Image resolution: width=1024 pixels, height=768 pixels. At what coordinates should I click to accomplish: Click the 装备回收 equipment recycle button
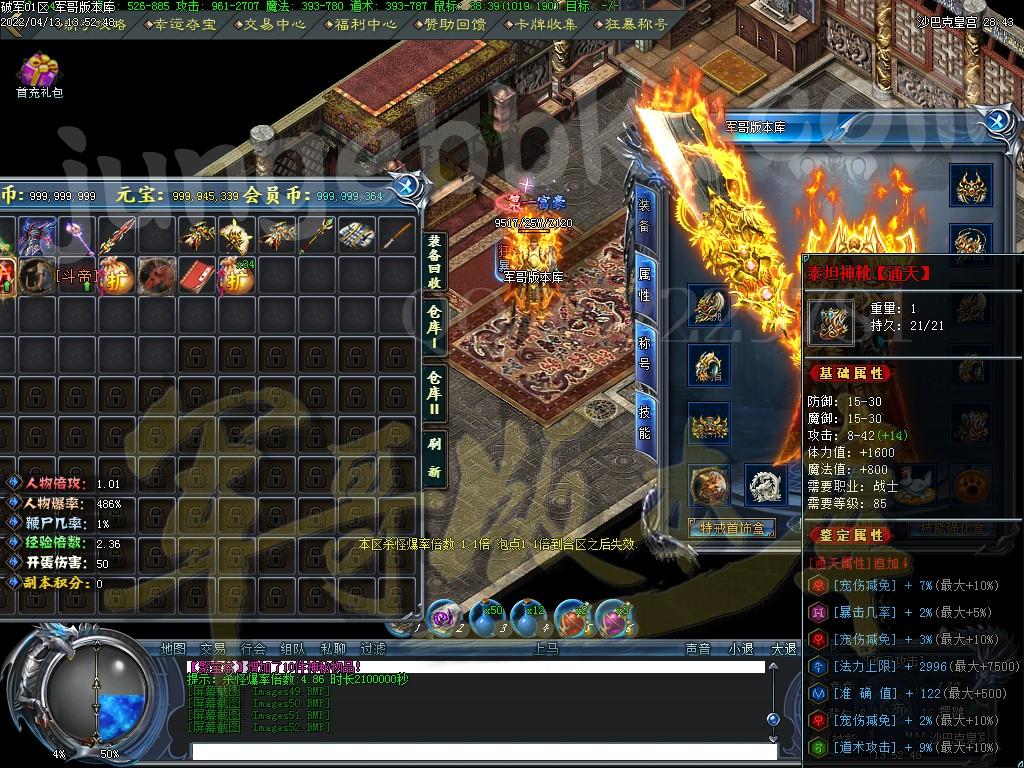(x=433, y=261)
